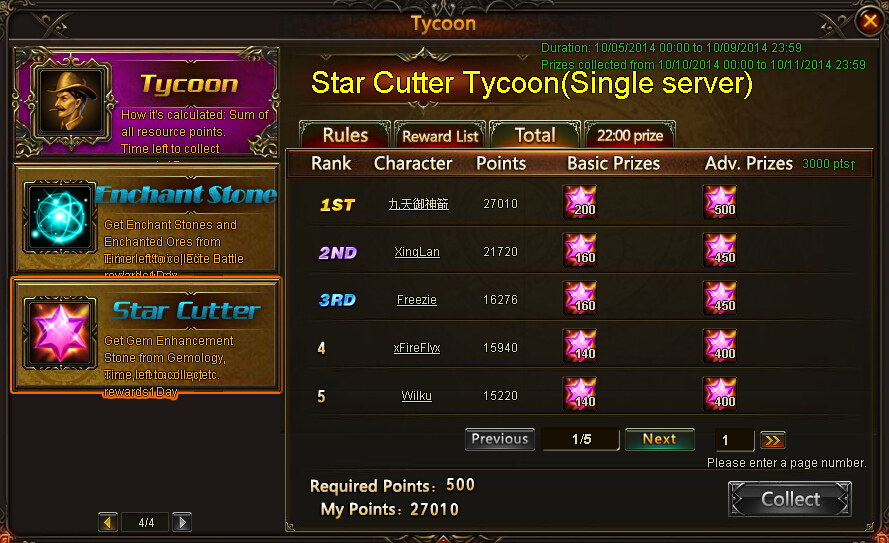Collect the tycoon rewards
Screen dimensions: 889x543
(790, 499)
